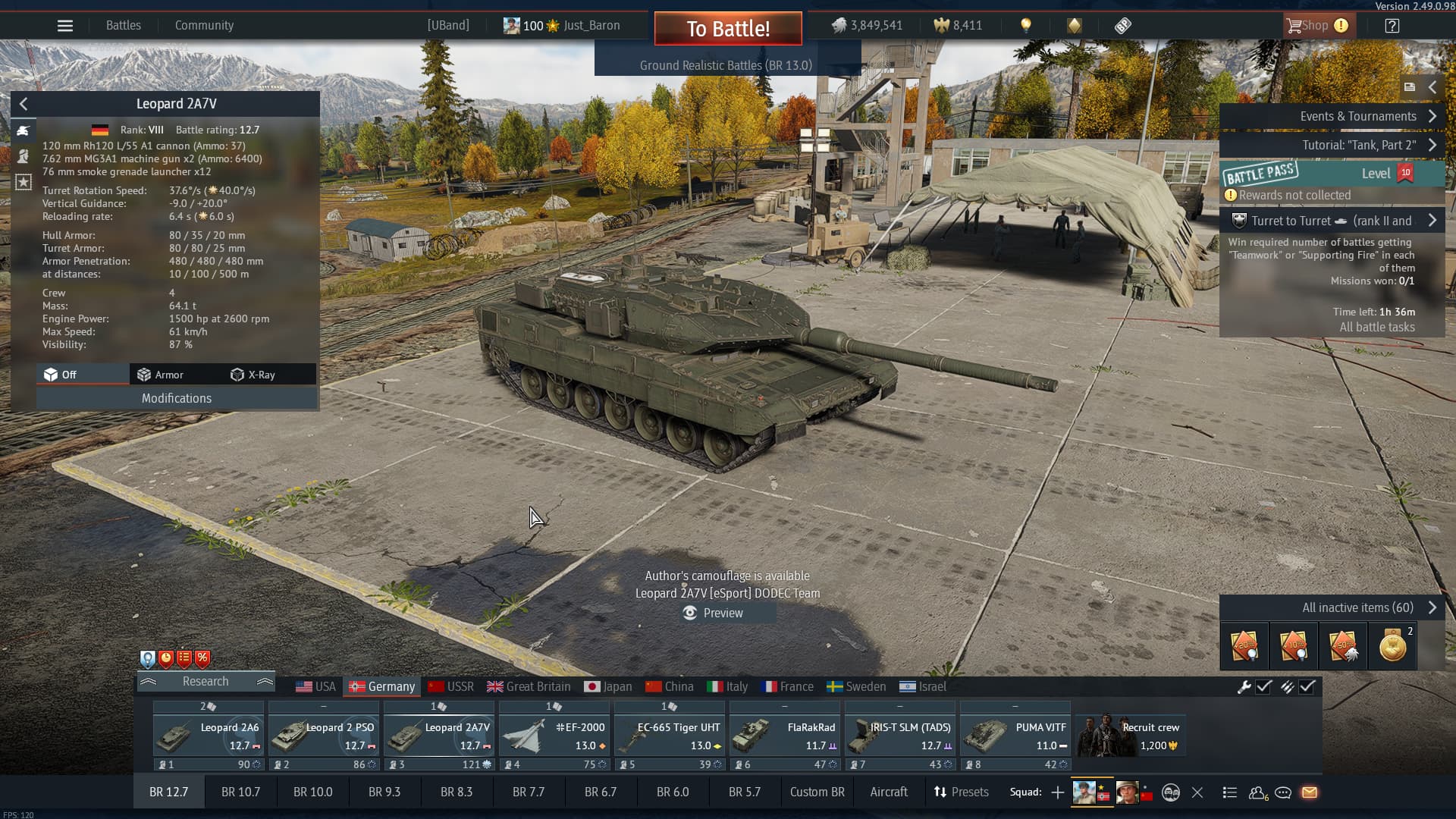Start a match with To Battle!
Screen dimensions: 1456x819
pos(728,29)
